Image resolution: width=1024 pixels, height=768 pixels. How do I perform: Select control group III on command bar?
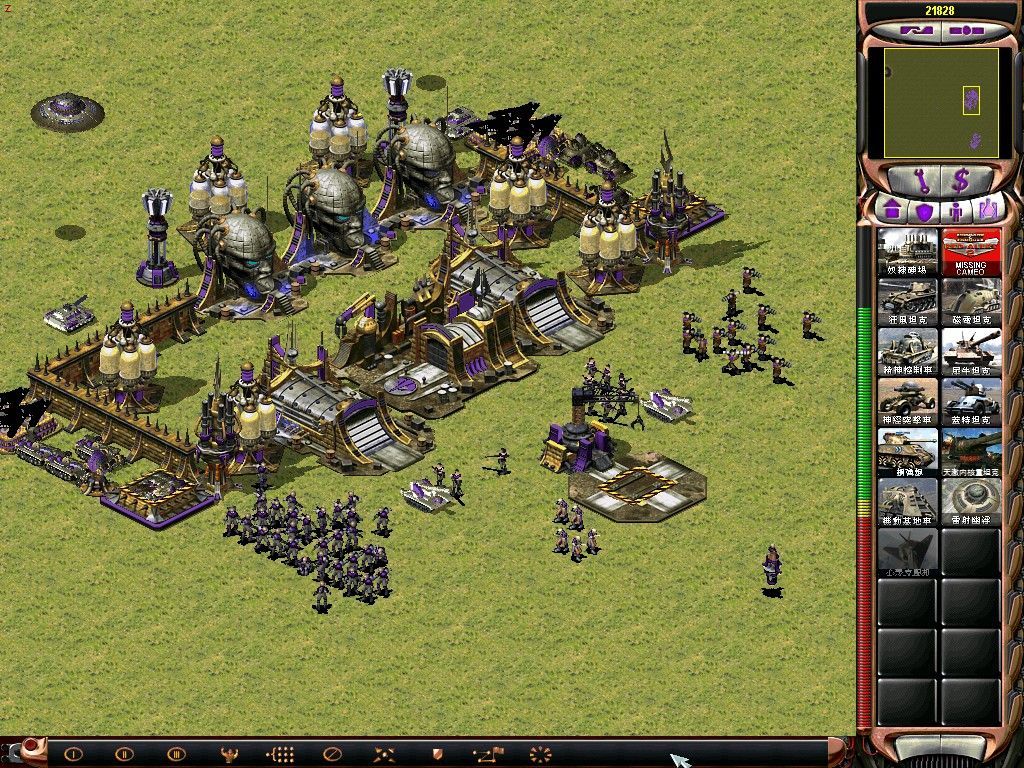(x=176, y=753)
